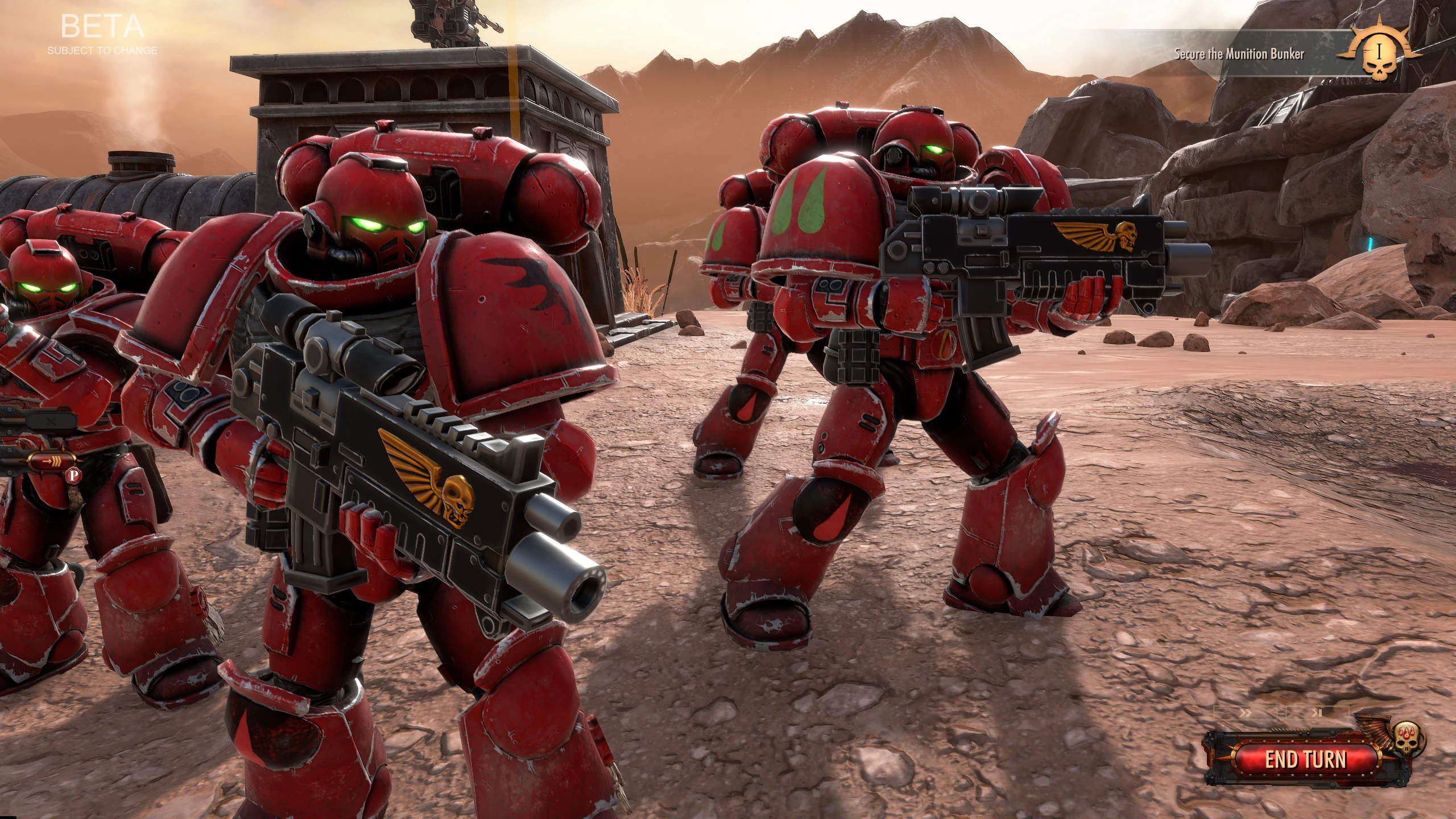Click the 'P' ammo badge on left marine's weapon
This screenshot has width=1456, height=819.
tap(73, 475)
